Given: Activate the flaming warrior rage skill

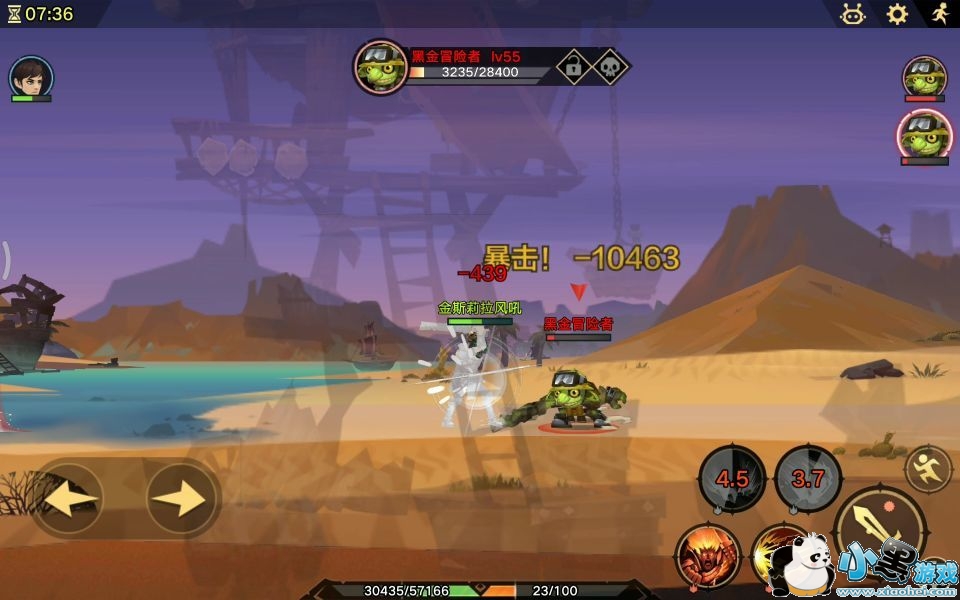Looking at the screenshot, I should 708,557.
